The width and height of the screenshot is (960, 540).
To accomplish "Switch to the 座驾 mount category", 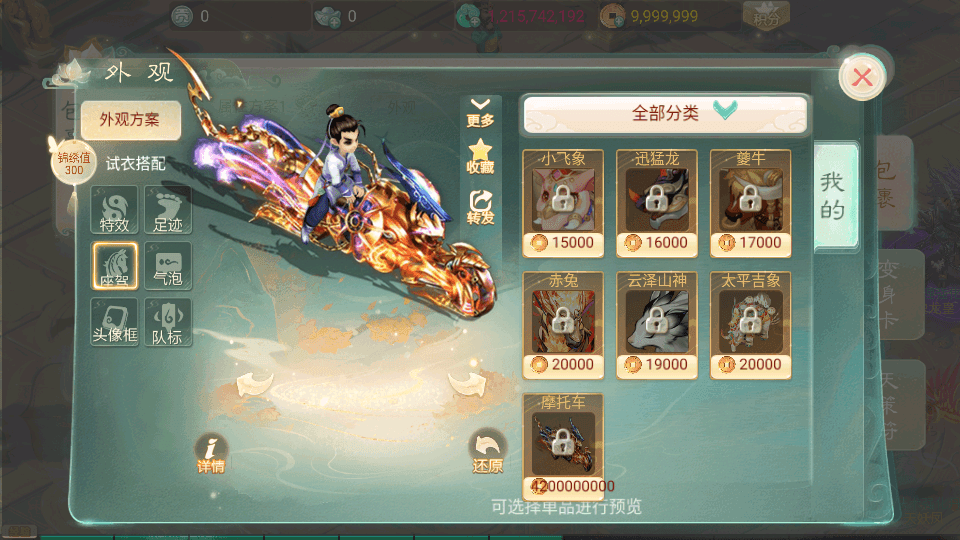I will point(114,266).
